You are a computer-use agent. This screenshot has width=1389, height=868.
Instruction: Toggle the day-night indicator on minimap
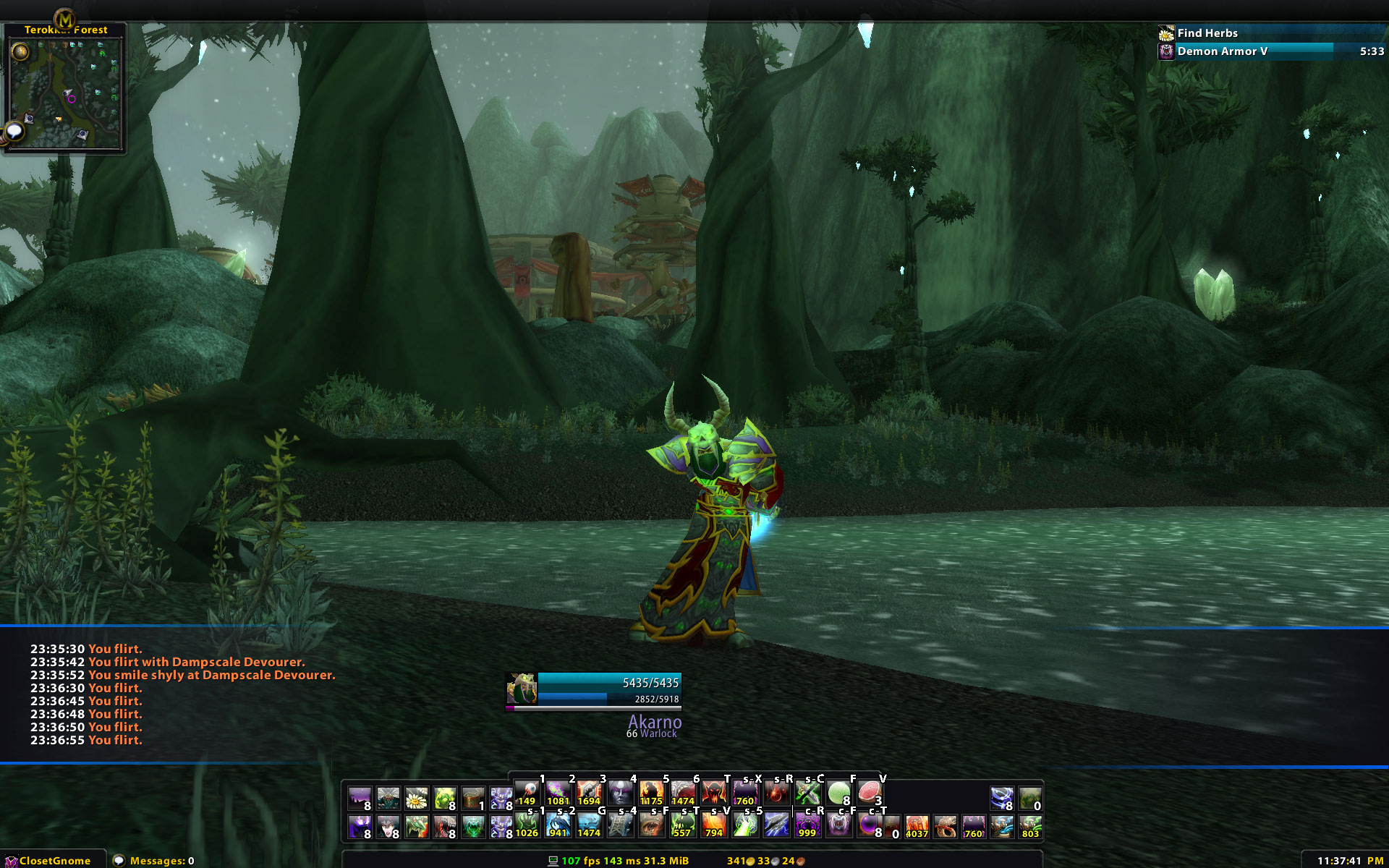(x=20, y=51)
